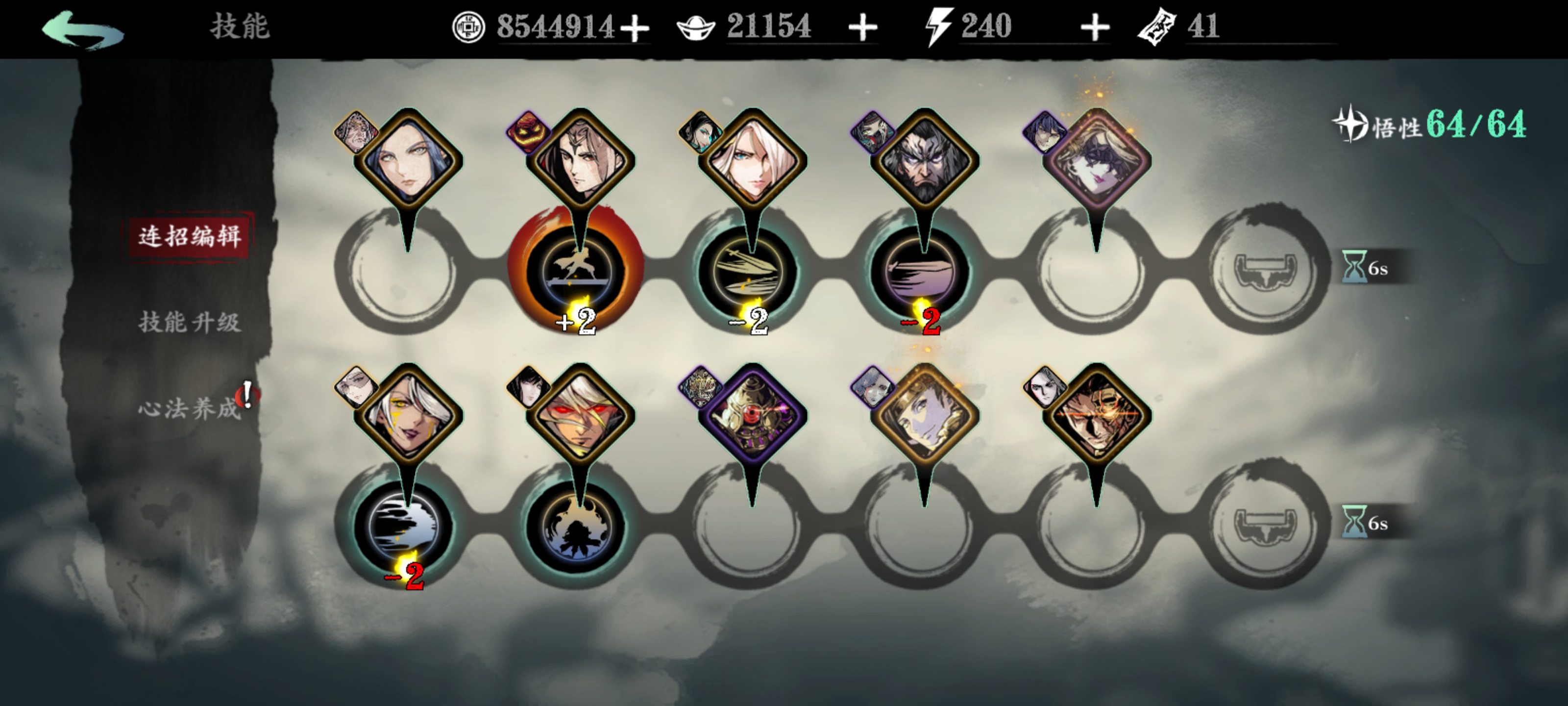1568x706 pixels.
Task: Pick the masked purple-lipped character portrait
Action: 1096,161
